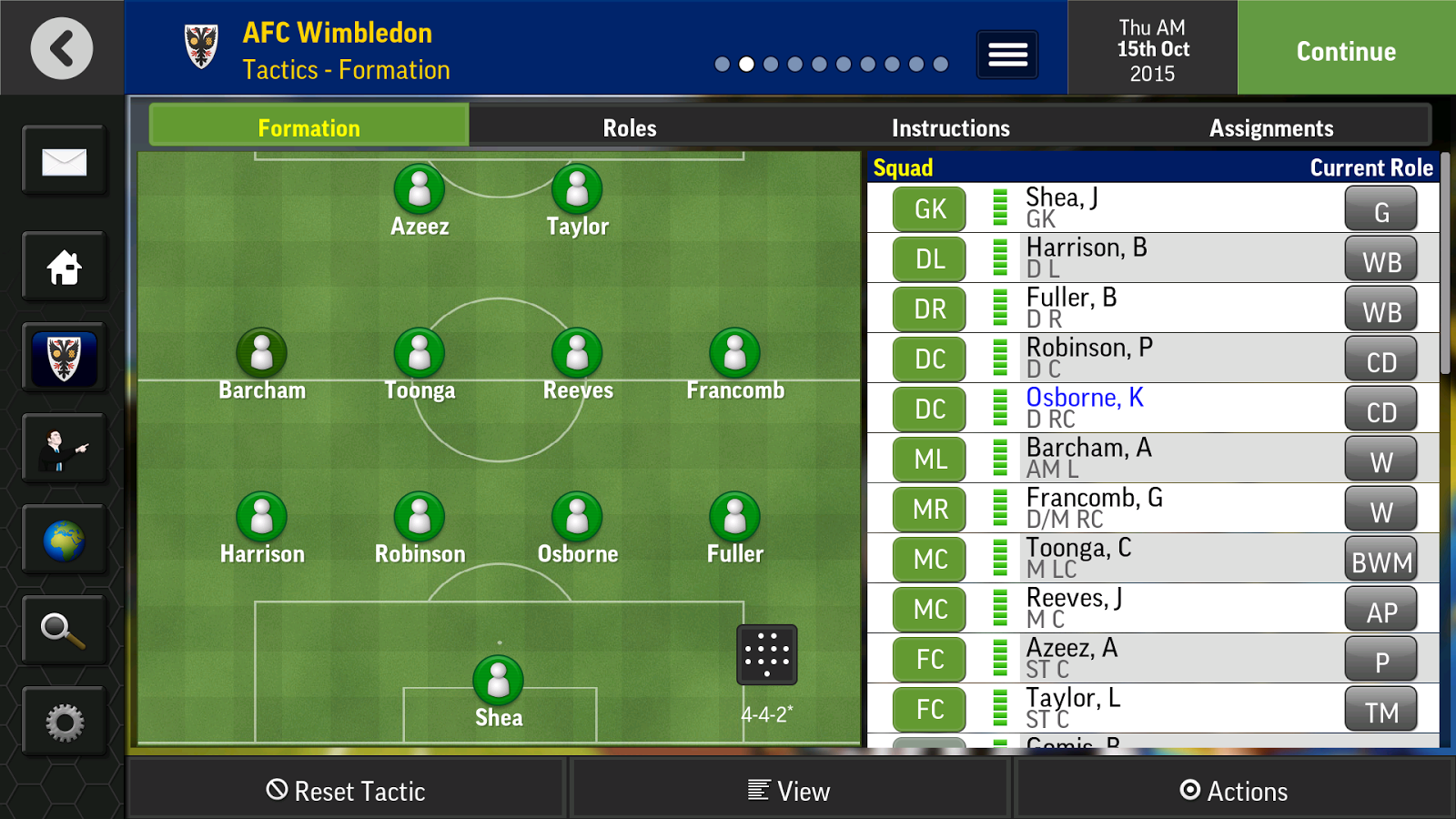Open the Instructions tab
Screen dimensions: 1456x819
pyautogui.click(x=950, y=127)
